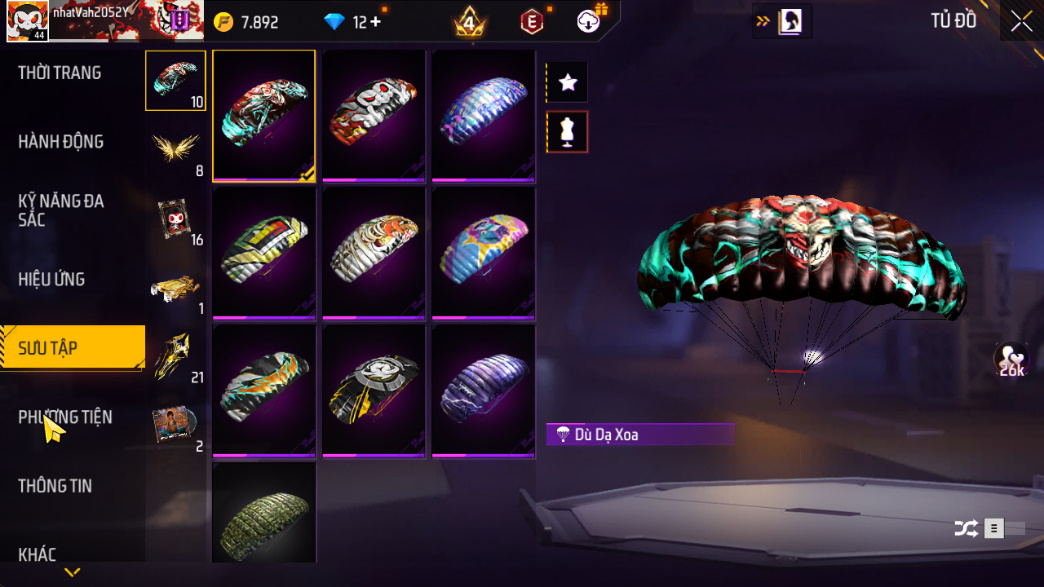This screenshot has height=587, width=1044.
Task: Toggle the star favorites filter
Action: [x=568, y=83]
